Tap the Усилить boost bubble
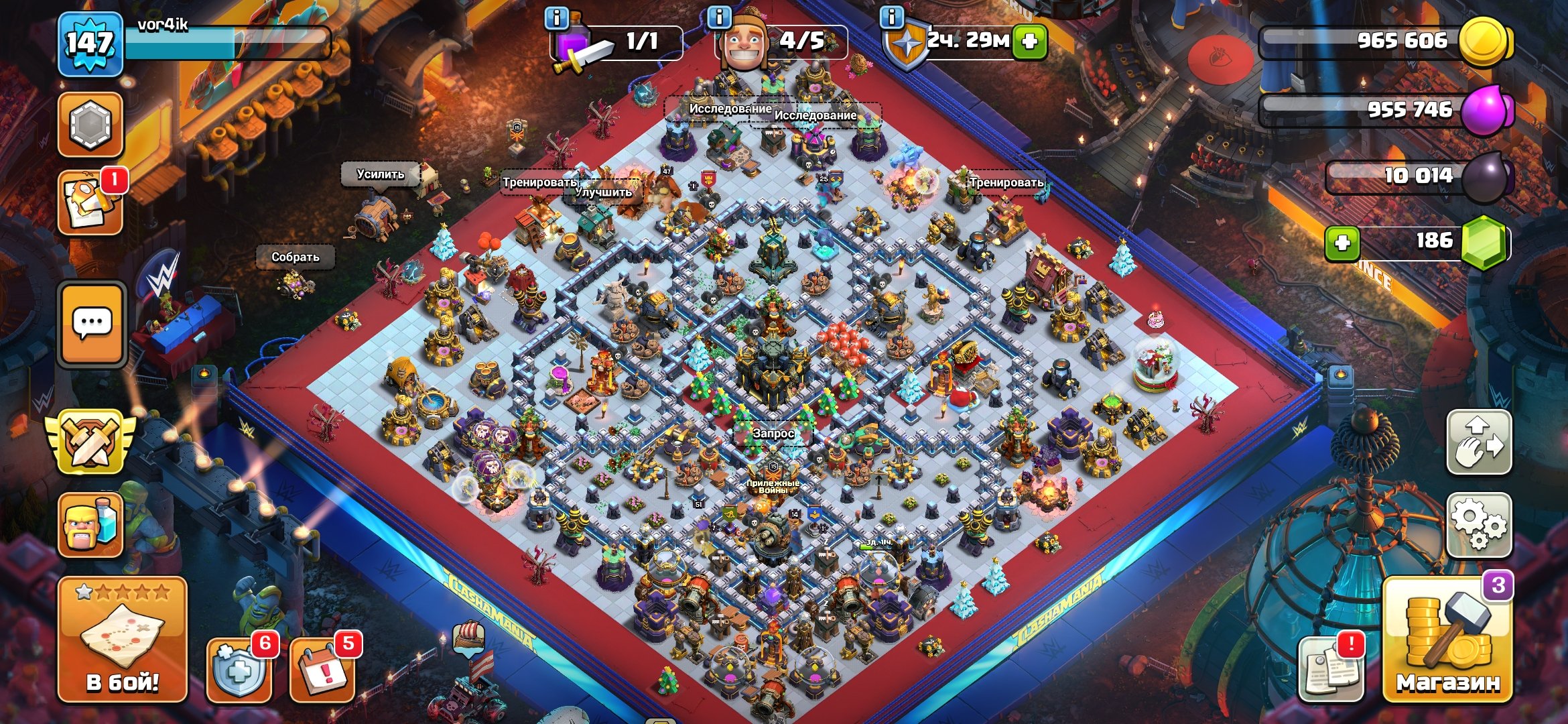The height and width of the screenshot is (724, 1568). click(x=380, y=174)
